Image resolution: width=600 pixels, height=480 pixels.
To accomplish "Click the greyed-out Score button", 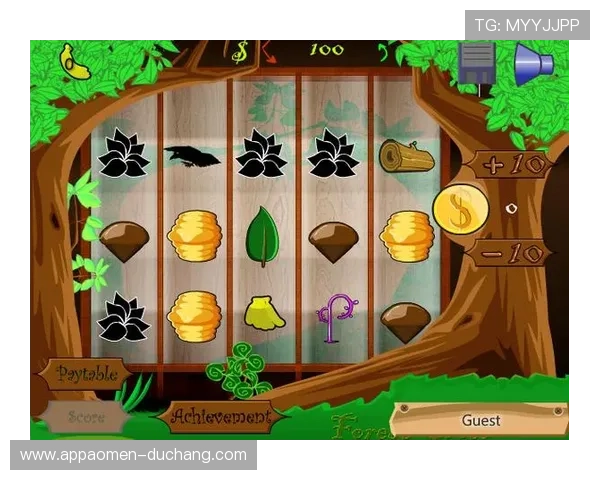I will [85, 416].
